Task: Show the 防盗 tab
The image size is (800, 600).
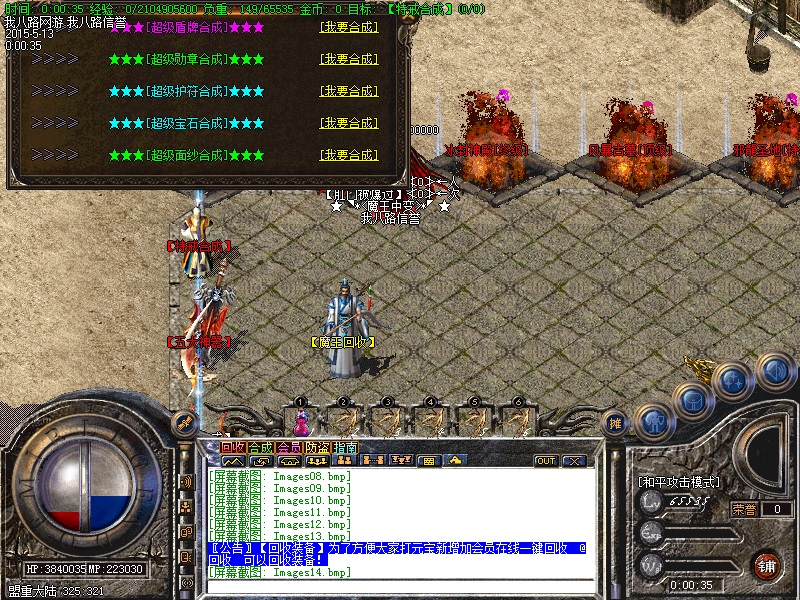Action: point(317,447)
